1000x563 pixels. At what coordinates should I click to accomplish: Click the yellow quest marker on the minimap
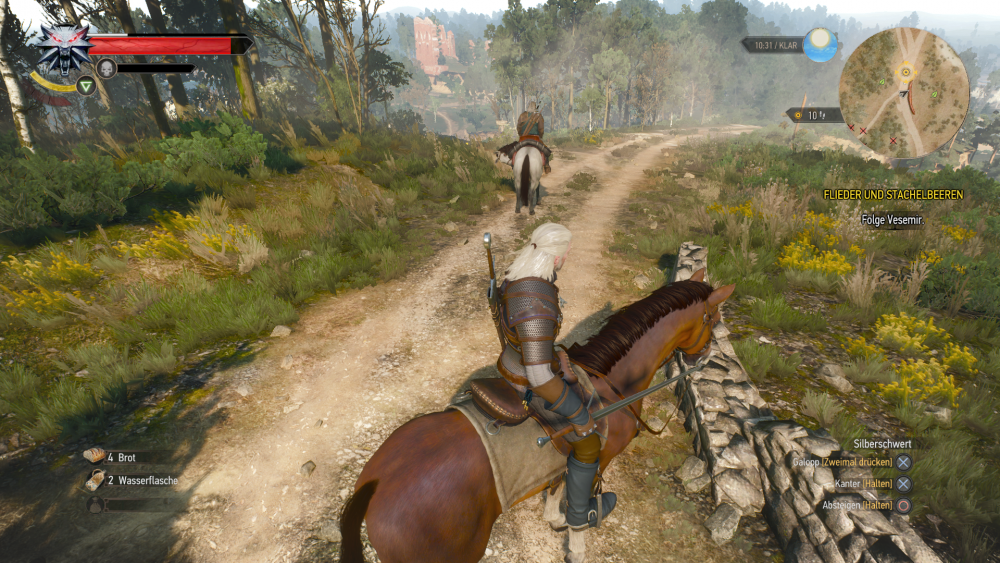(x=906, y=71)
